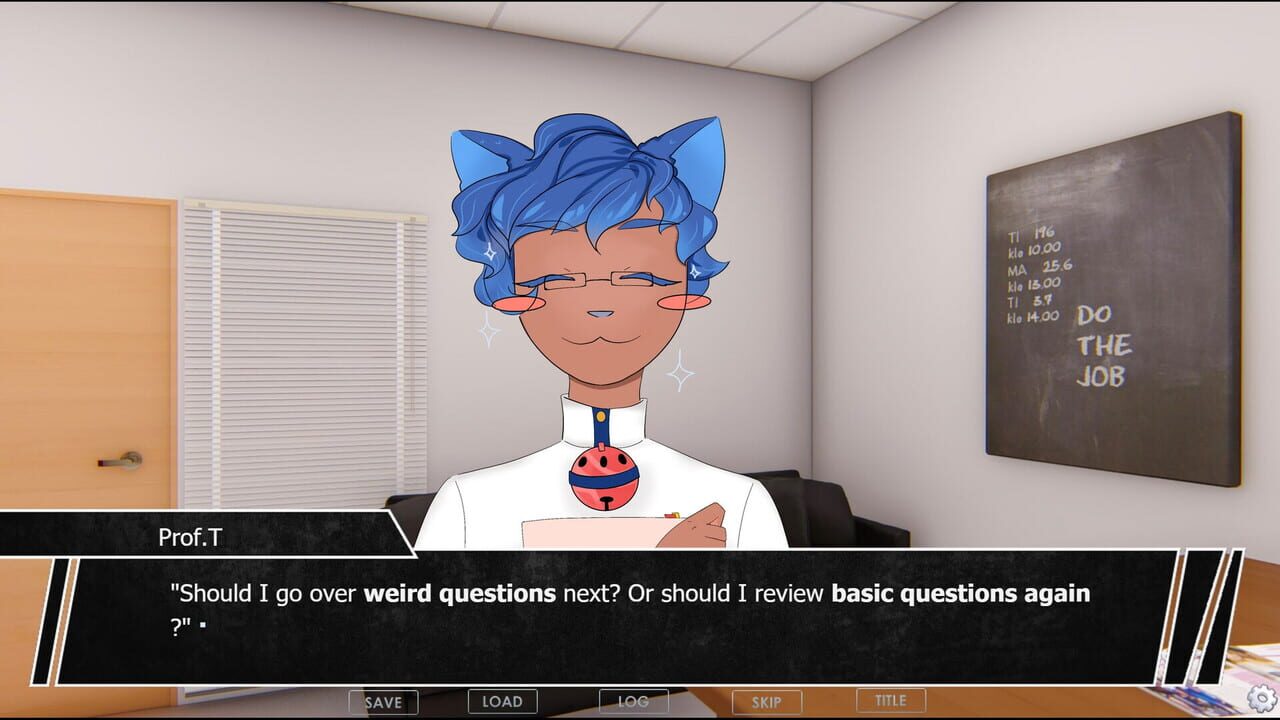The width and height of the screenshot is (1280, 720).
Task: Click the SAVE button
Action: coord(385,701)
